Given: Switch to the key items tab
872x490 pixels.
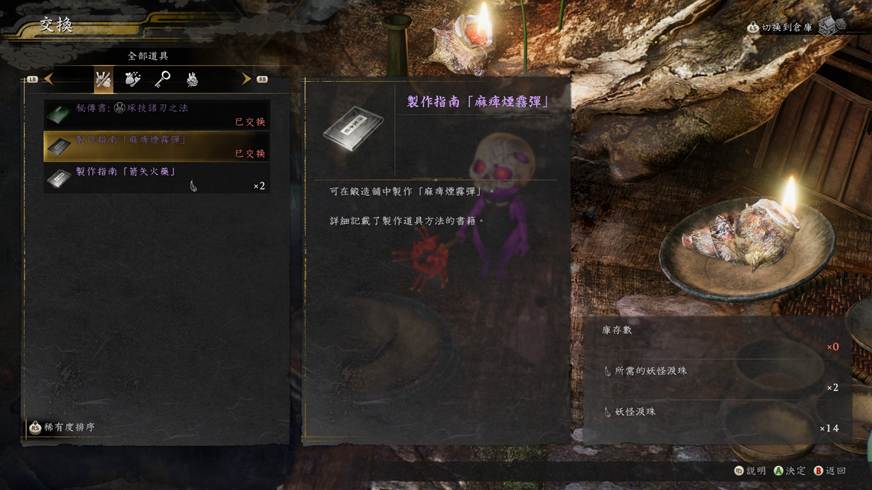Looking at the screenshot, I should click(x=161, y=78).
